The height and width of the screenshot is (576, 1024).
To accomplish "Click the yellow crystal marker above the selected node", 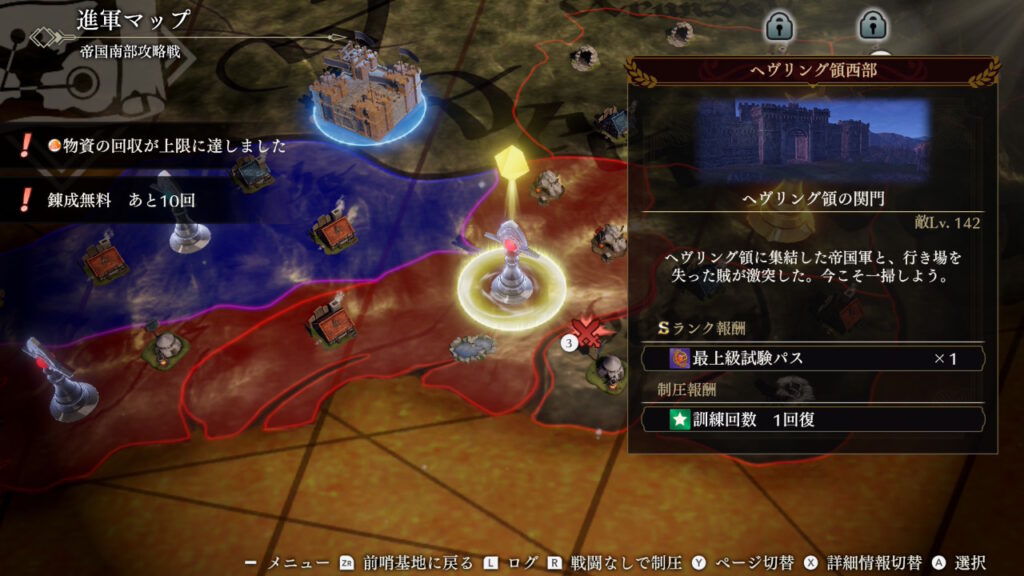I will (x=510, y=160).
